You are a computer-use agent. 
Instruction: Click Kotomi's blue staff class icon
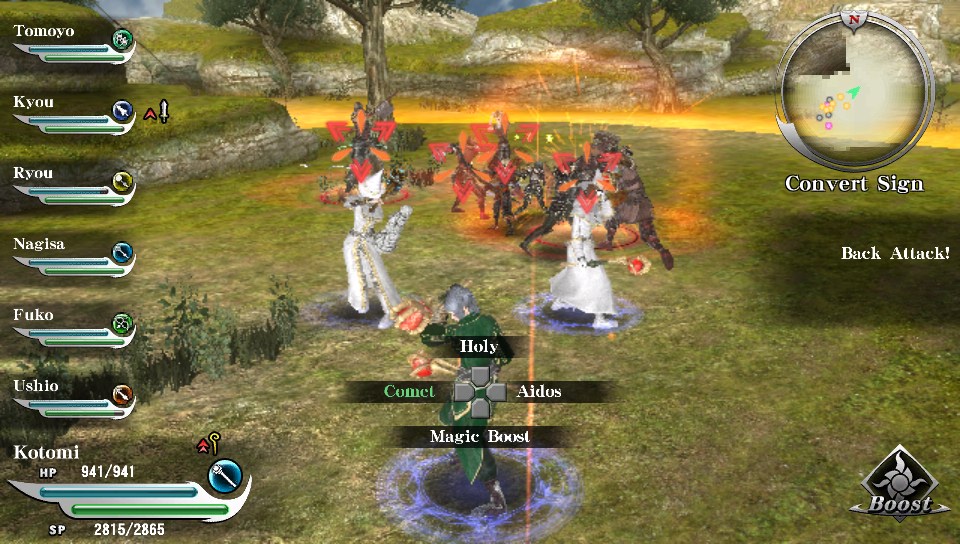227,474
